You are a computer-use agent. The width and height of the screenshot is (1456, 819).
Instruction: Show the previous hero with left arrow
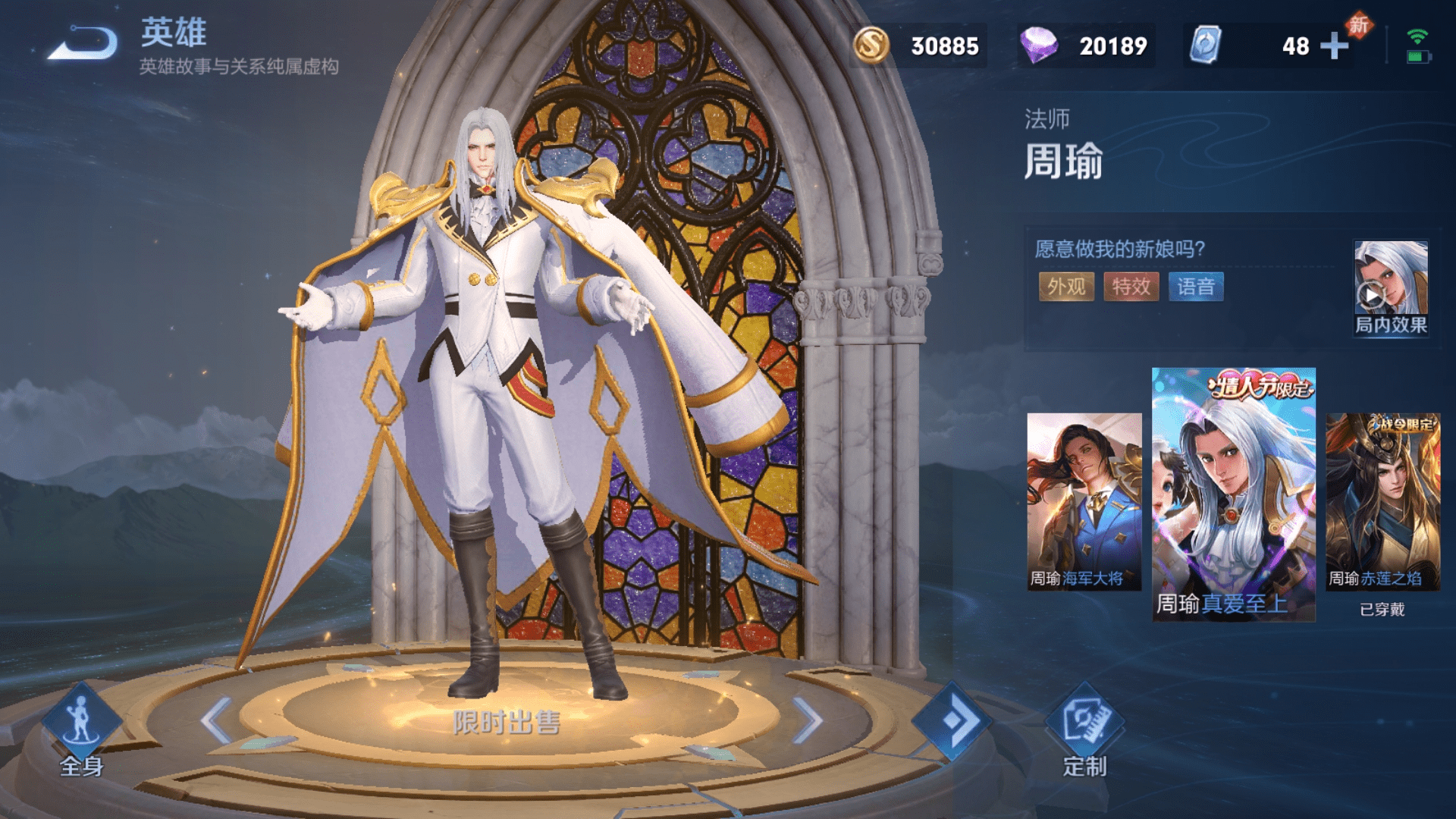(217, 720)
